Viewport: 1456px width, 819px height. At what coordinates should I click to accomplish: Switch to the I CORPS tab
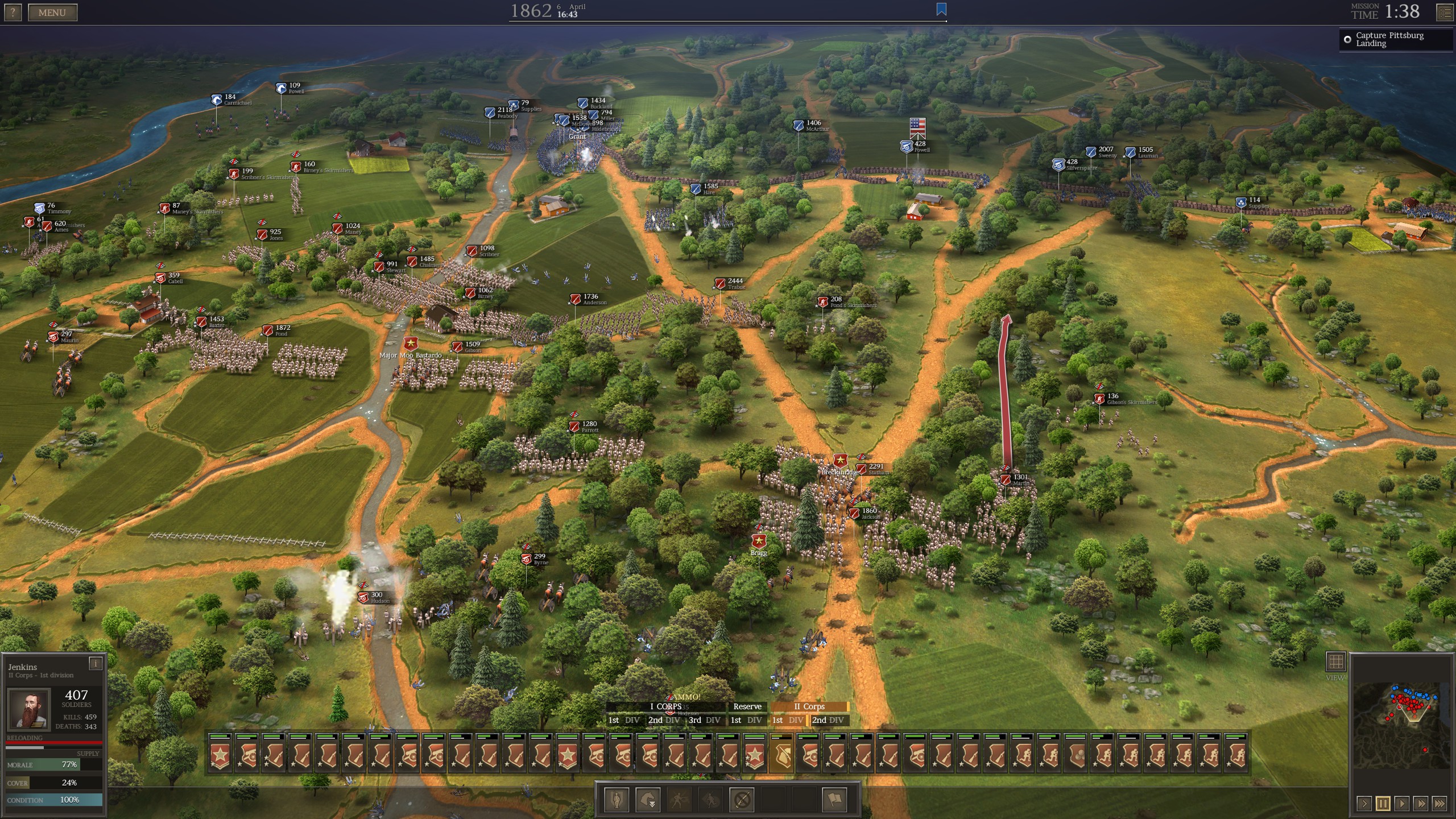point(665,707)
